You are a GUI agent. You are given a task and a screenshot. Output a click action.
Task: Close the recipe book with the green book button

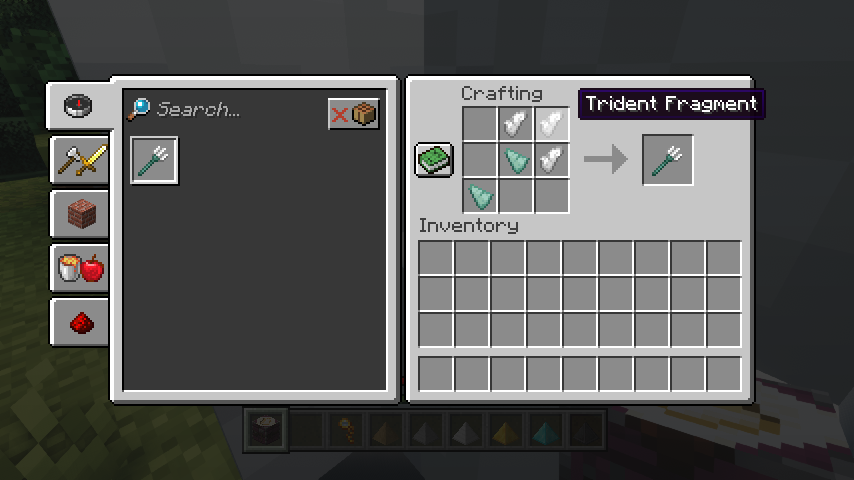pos(434,160)
